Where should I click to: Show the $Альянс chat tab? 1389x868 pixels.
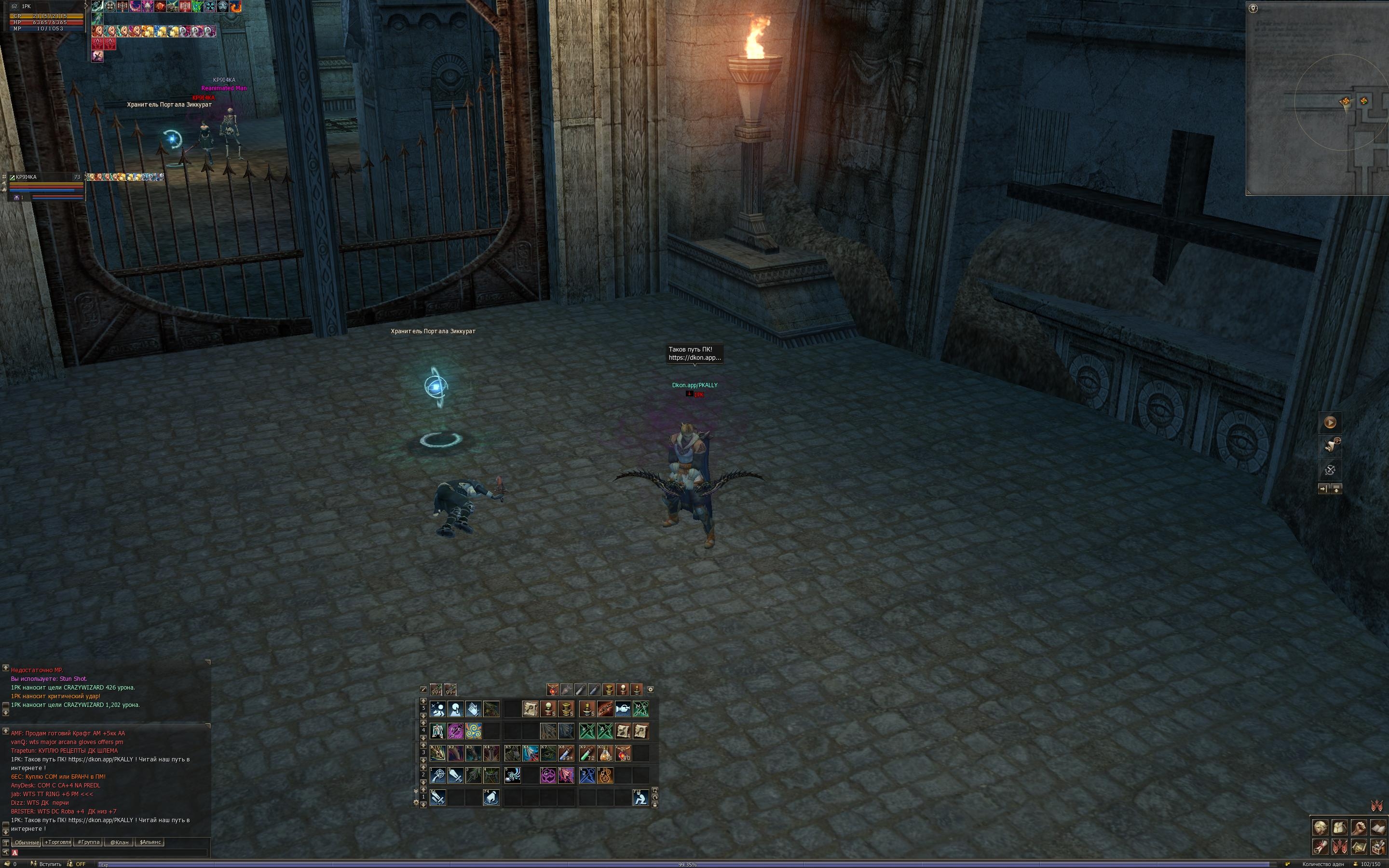pyautogui.click(x=150, y=842)
